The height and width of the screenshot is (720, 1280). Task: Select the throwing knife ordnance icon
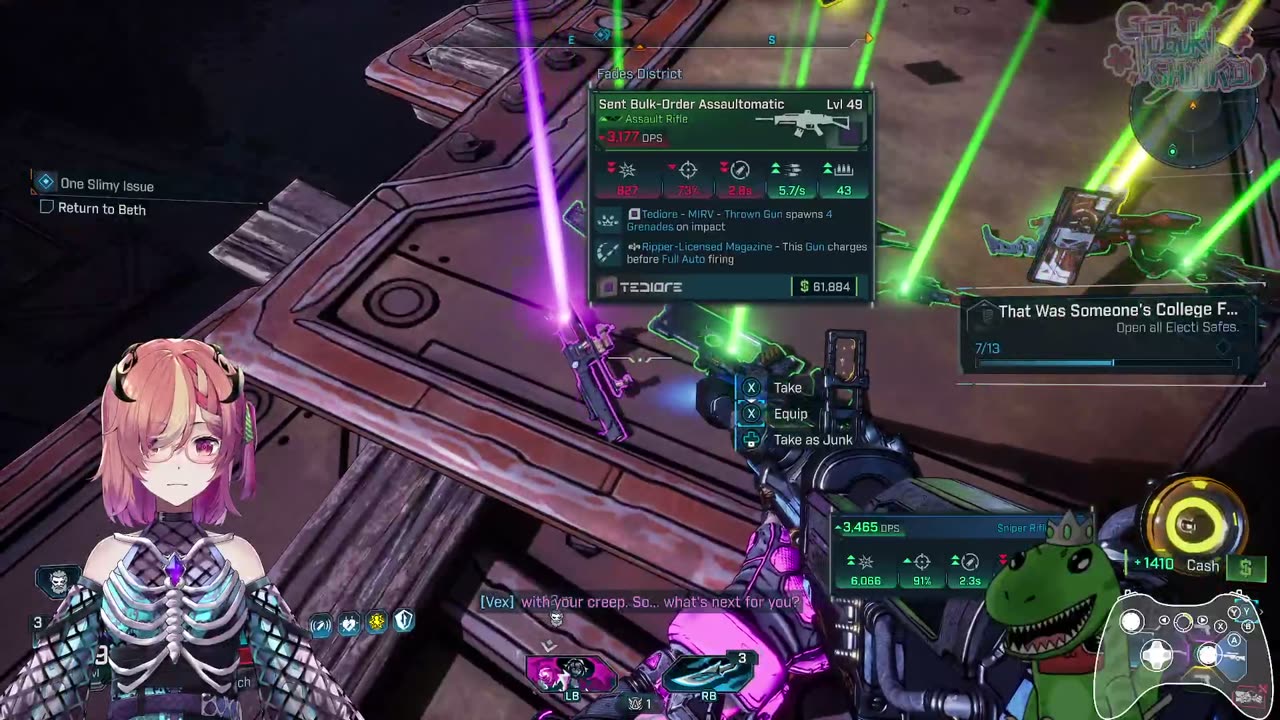coord(707,672)
